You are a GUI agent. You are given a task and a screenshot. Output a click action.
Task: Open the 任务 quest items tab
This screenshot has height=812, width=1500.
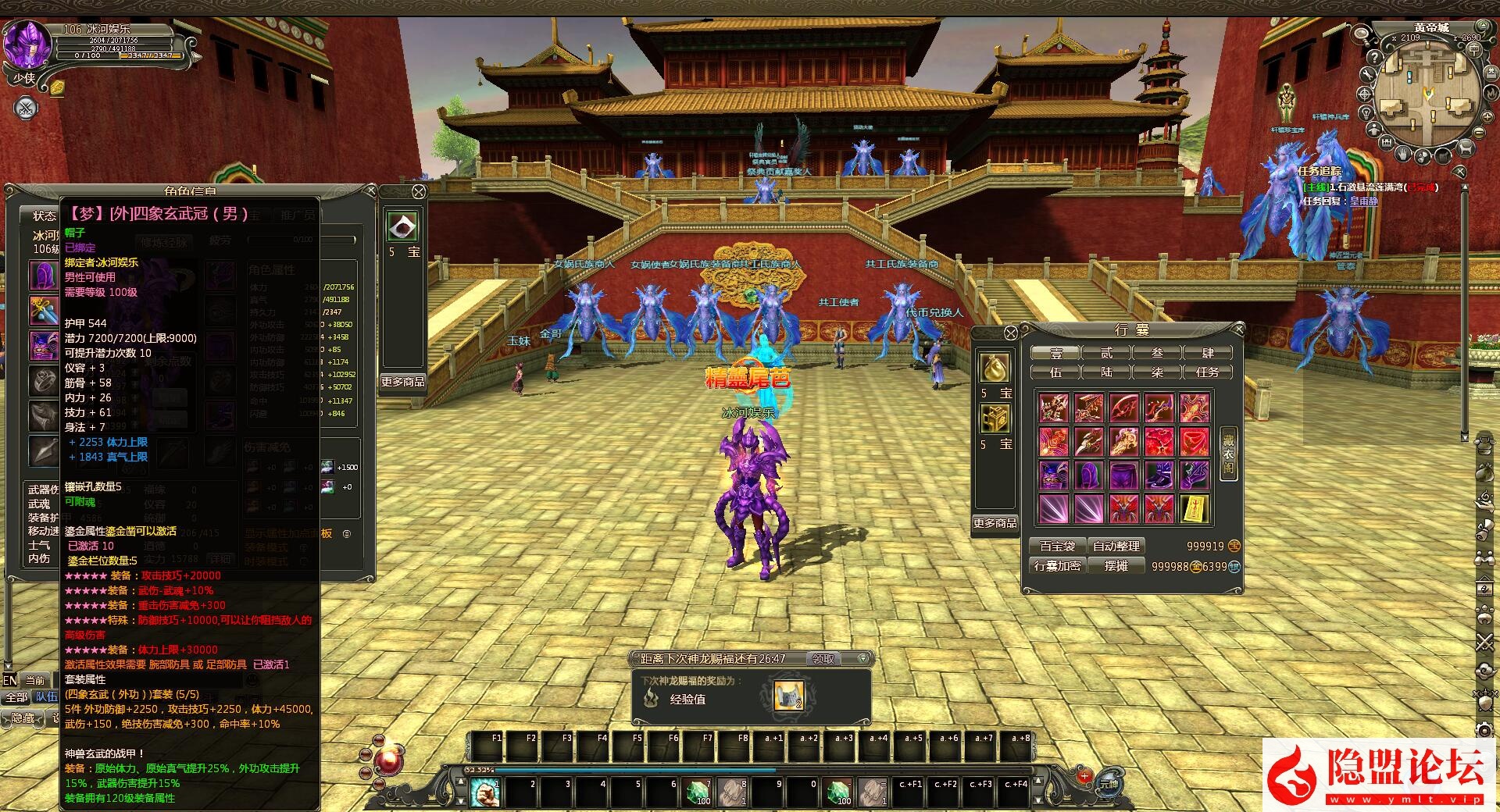1207,372
